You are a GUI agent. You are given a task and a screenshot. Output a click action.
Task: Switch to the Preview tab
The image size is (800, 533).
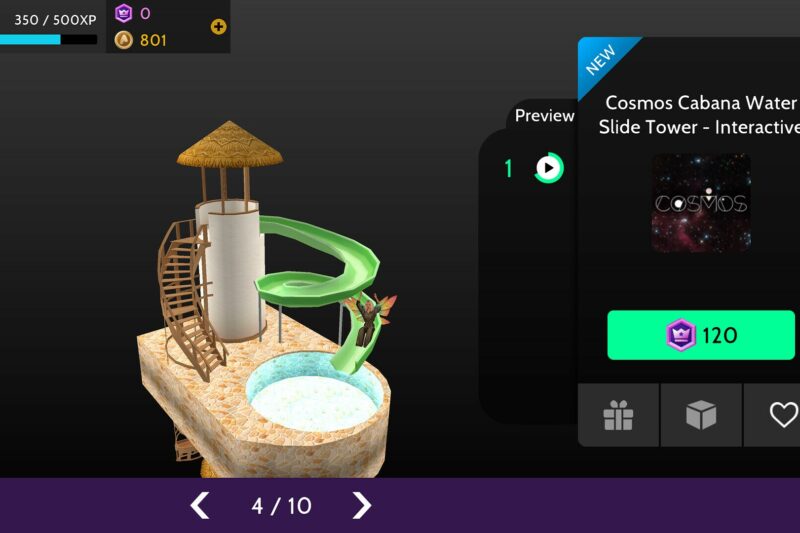pos(544,116)
